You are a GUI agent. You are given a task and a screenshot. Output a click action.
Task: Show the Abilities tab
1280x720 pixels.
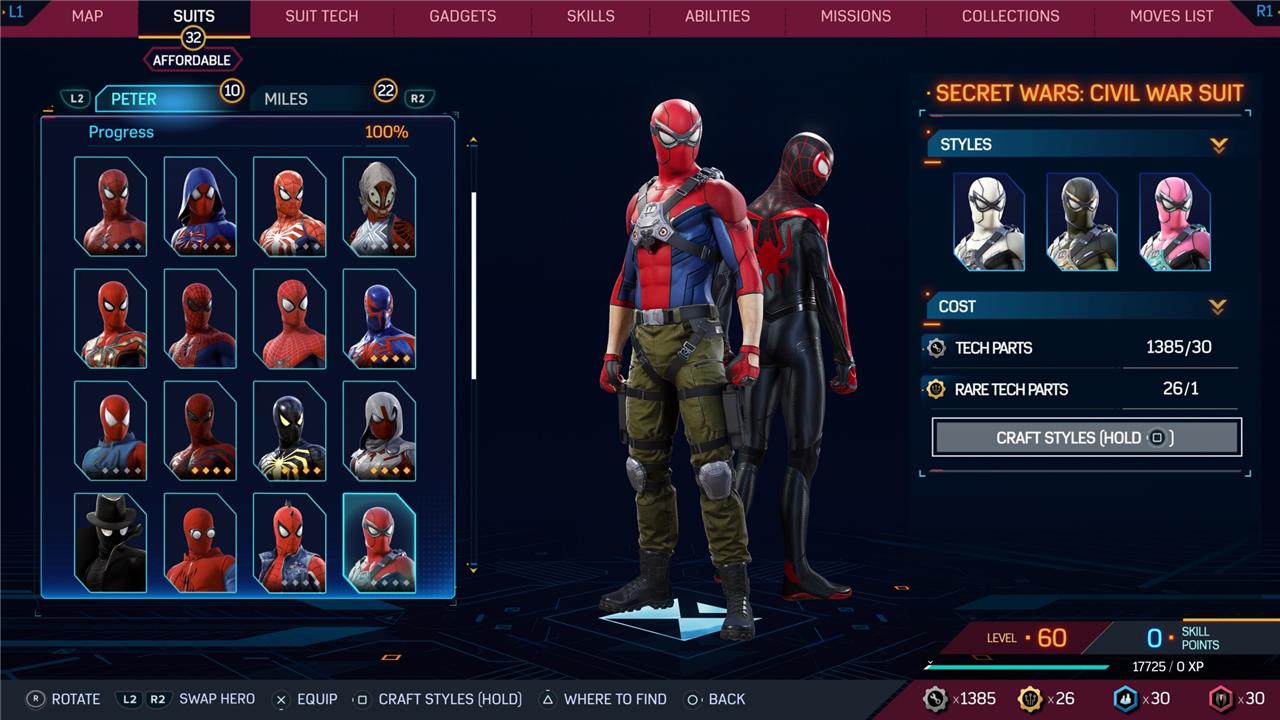tap(717, 16)
